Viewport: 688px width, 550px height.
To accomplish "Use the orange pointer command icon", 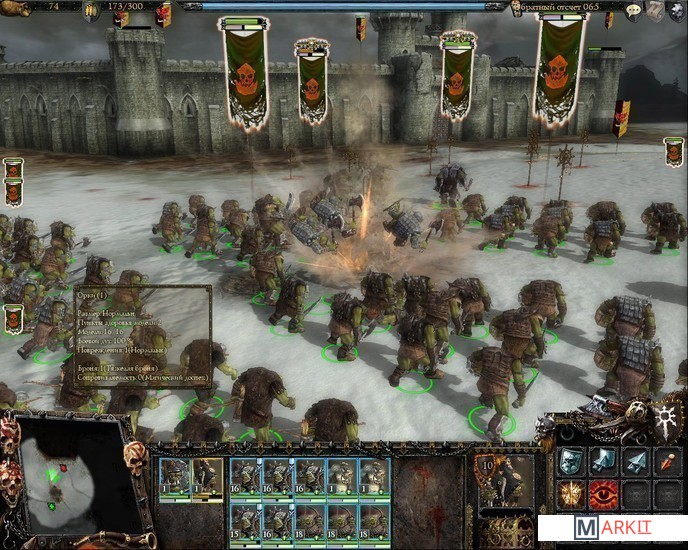I will 667,461.
